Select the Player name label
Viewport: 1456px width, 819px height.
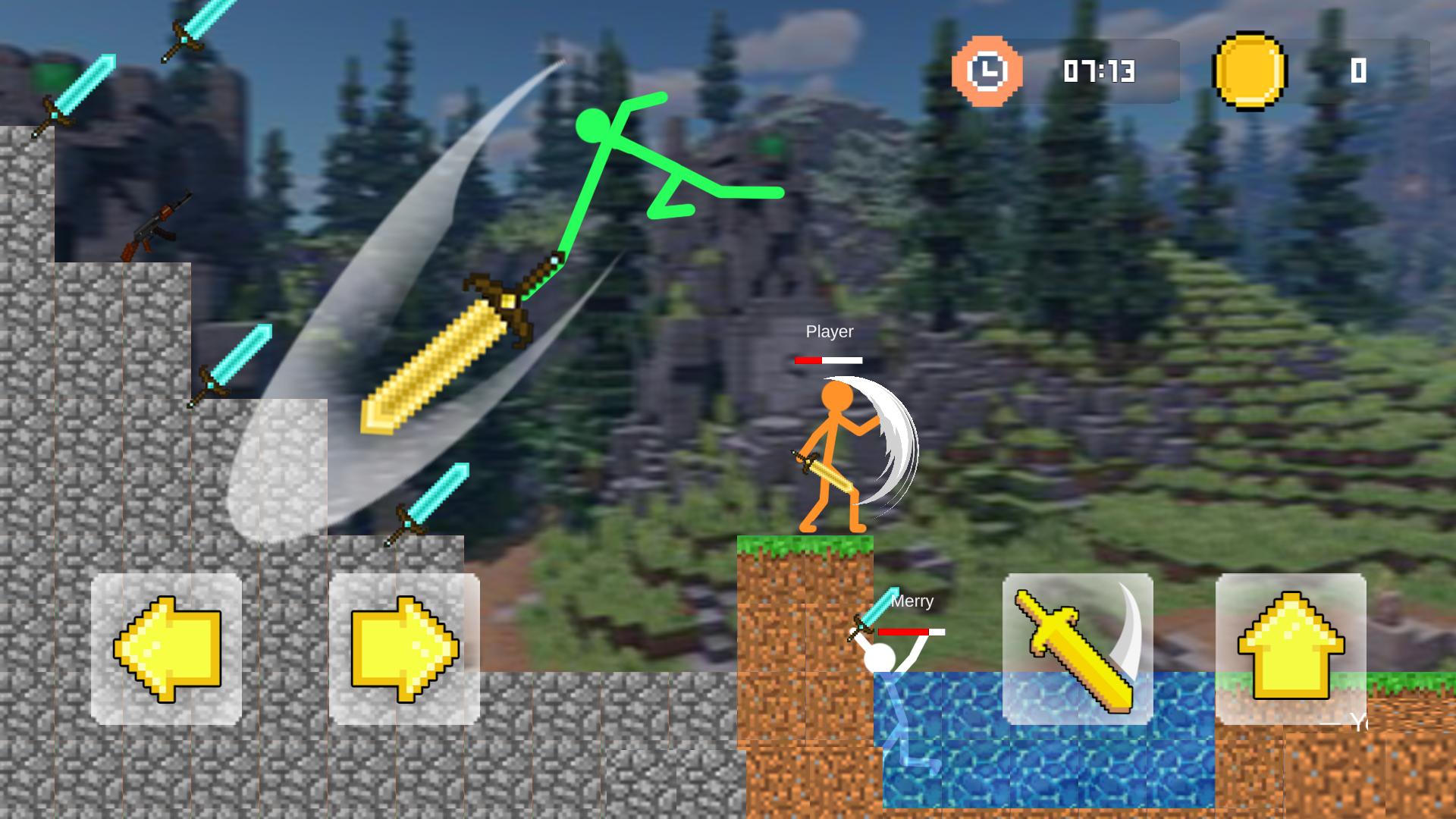pos(830,331)
